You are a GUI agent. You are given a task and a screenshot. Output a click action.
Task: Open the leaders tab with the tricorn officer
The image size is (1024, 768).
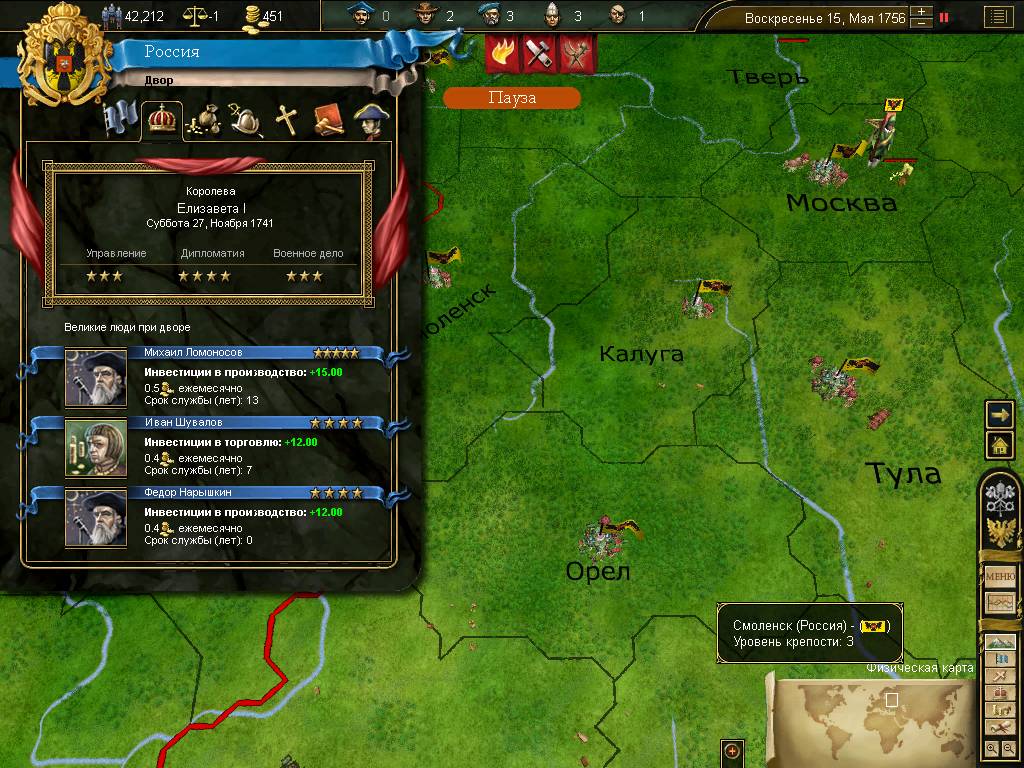coord(370,121)
